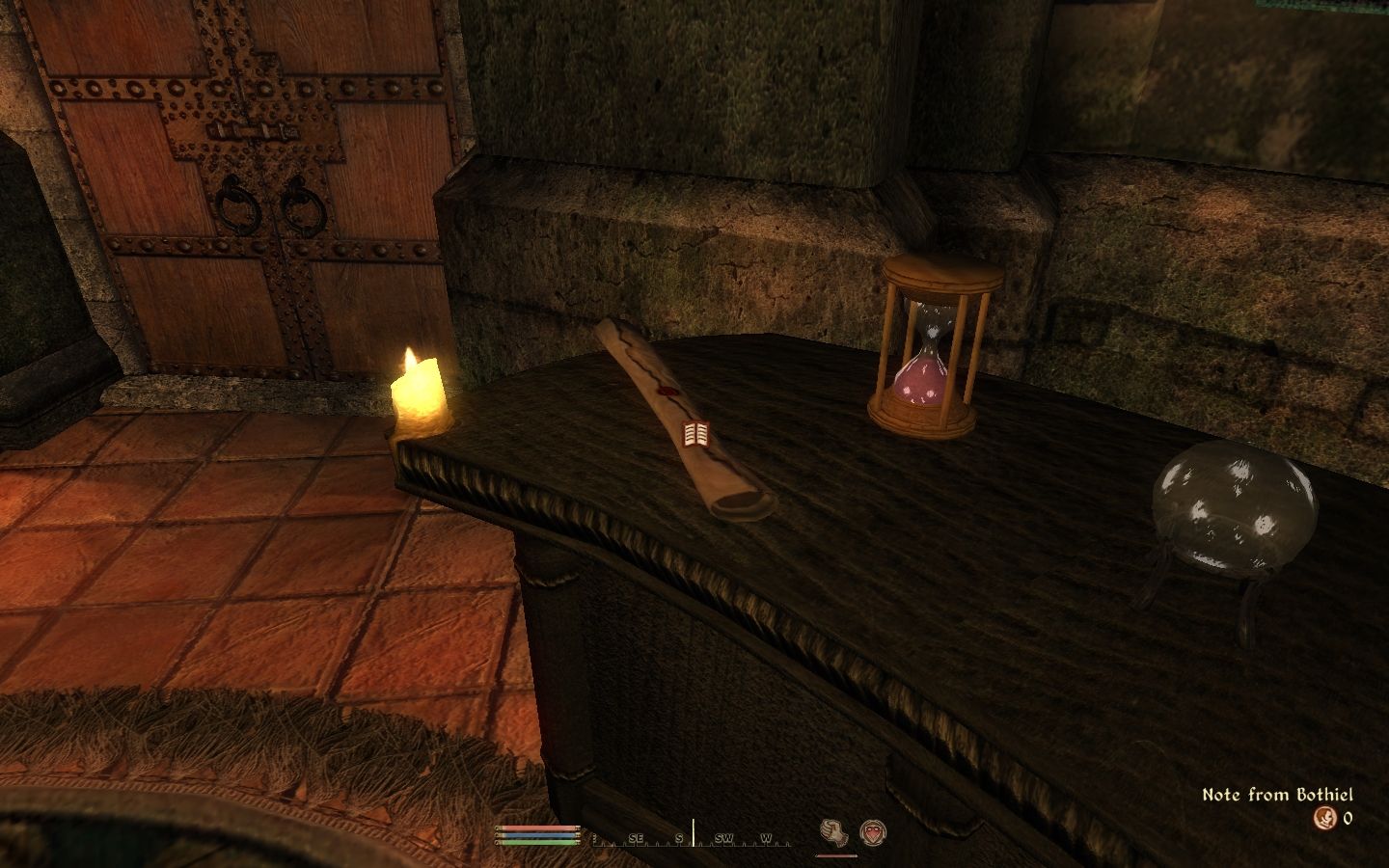Image resolution: width=1389 pixels, height=868 pixels.
Task: Click the wax seal on the rolled scroll
Action: pos(668,390)
